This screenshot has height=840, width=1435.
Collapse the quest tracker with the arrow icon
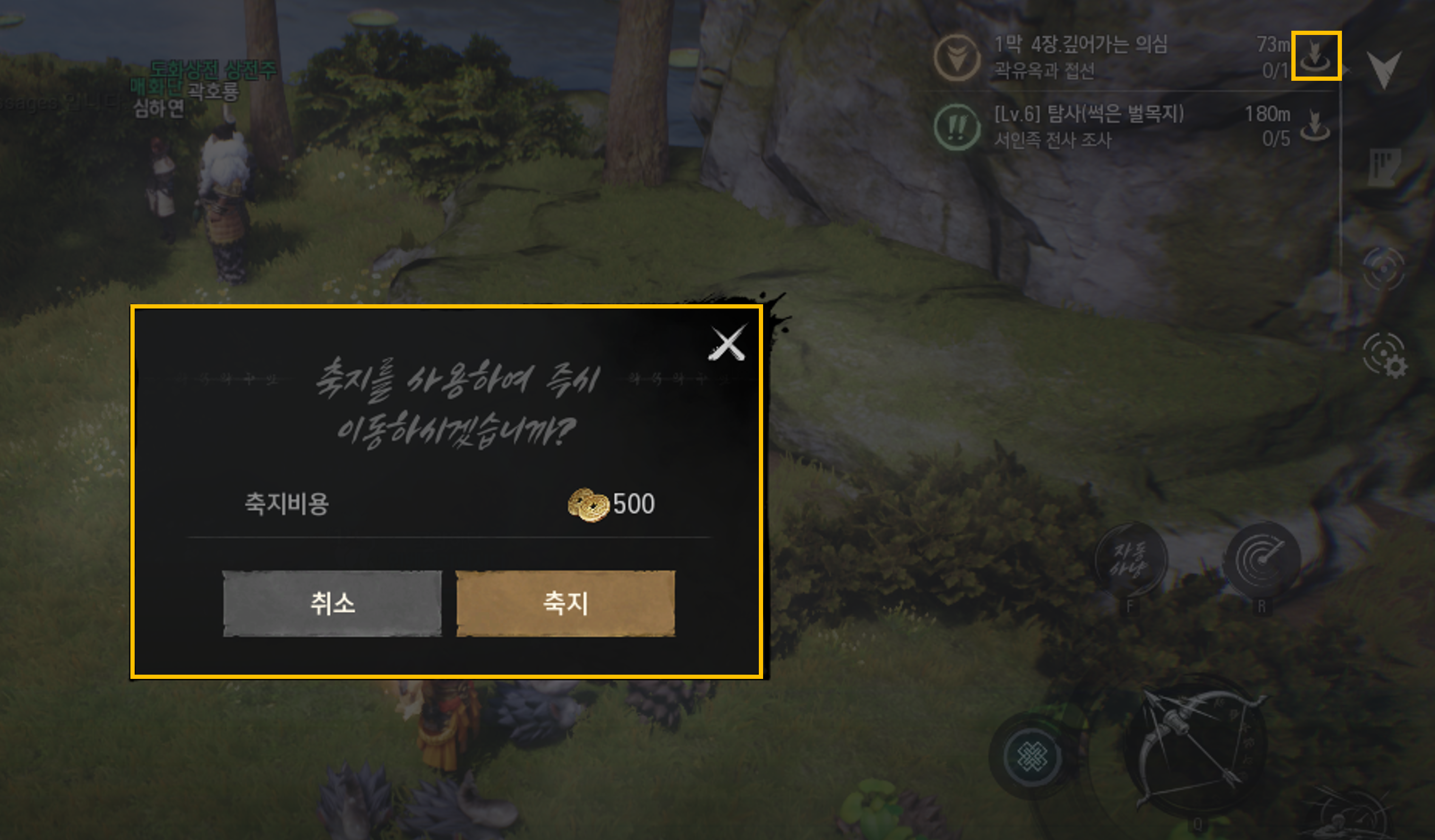coord(1384,69)
